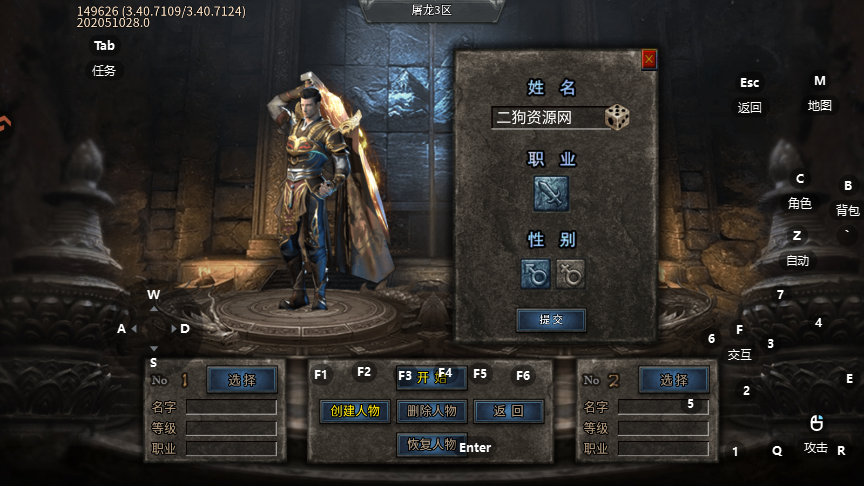Viewport: 864px width, 486px height.
Task: Open 创建人物 to create a character
Action: (355, 411)
